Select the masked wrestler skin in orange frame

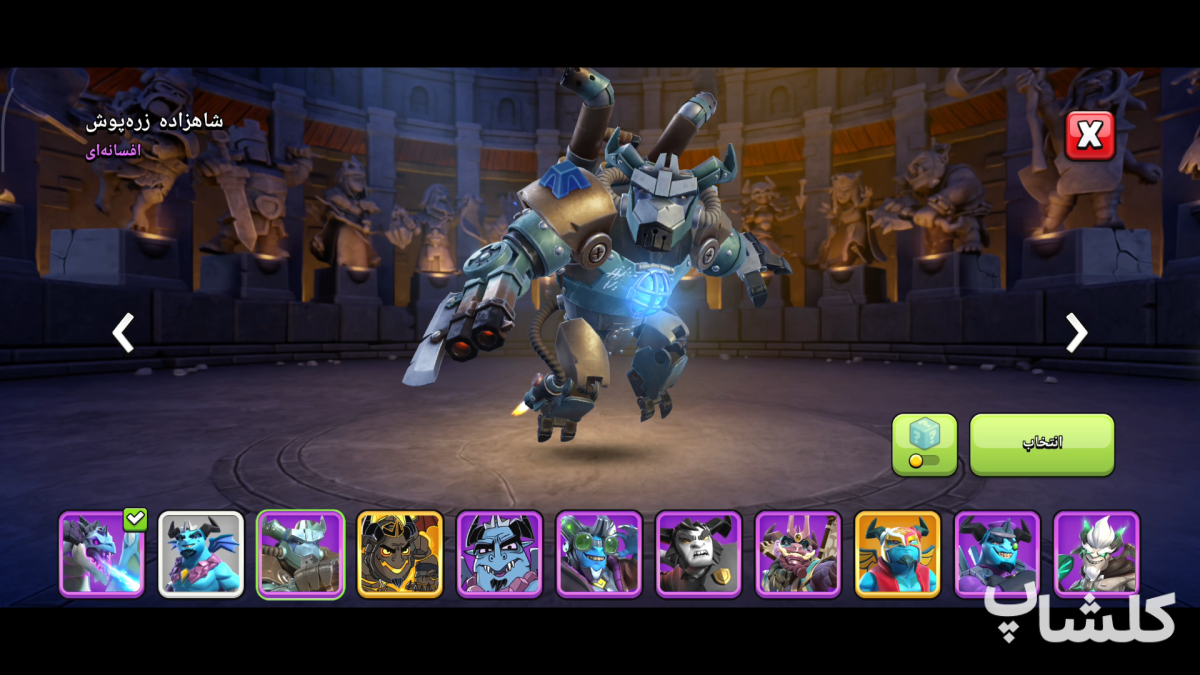(x=897, y=554)
